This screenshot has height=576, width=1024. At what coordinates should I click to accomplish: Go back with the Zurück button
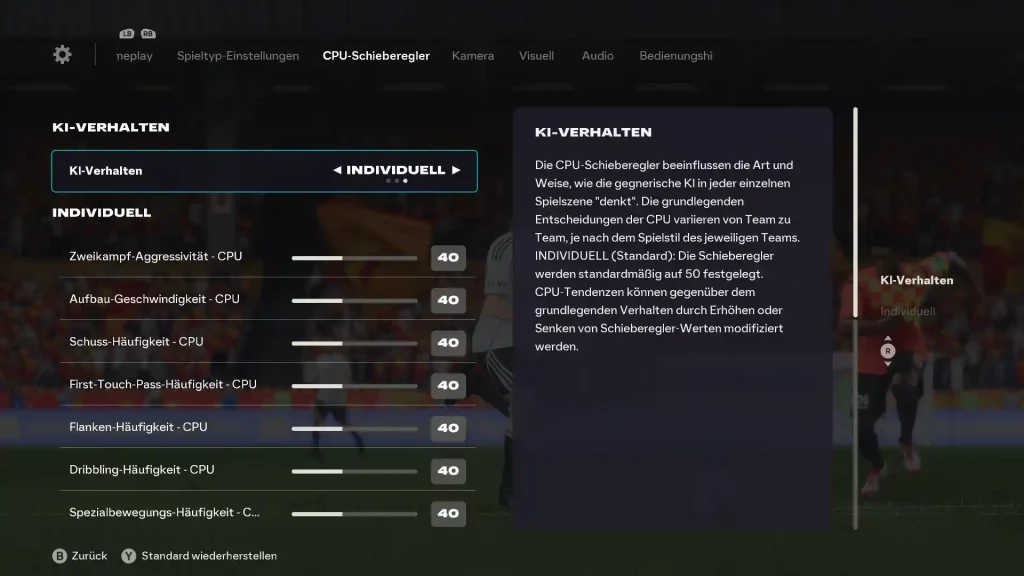88,556
